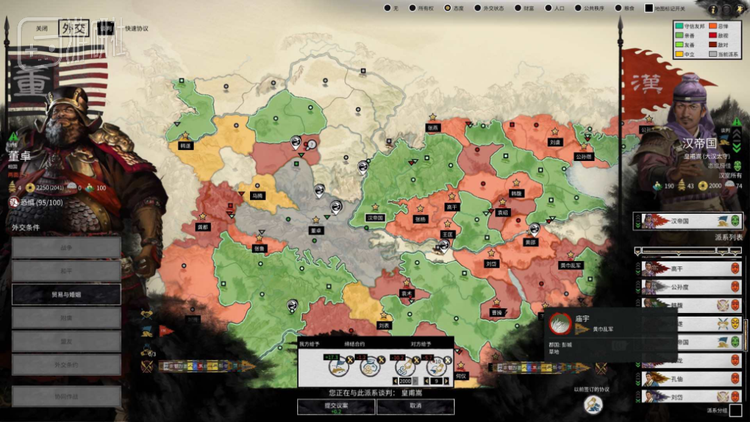Select the 贸易与婚姻 diplomacy option
Viewport: 750px width, 422px height.
click(66, 294)
